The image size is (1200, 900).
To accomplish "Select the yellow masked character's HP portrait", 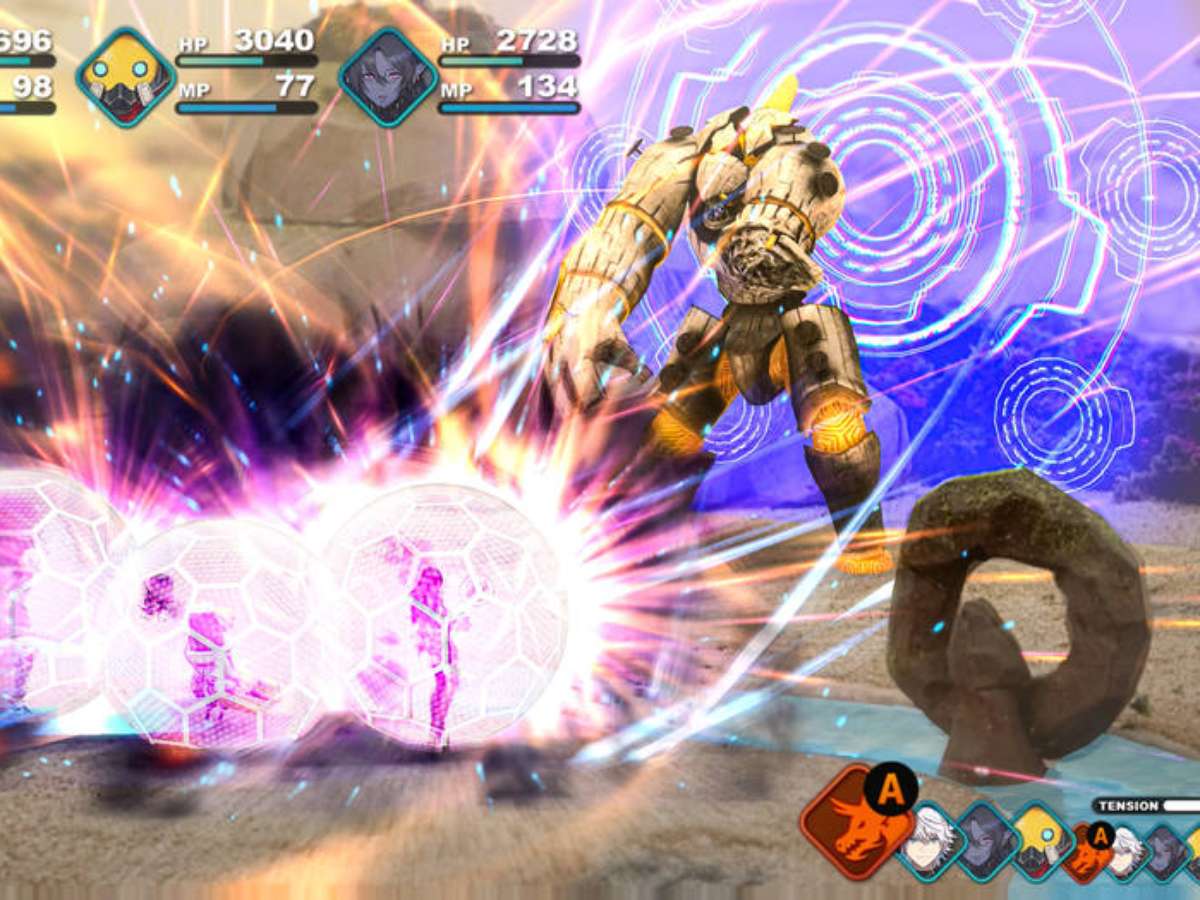I will [126, 77].
